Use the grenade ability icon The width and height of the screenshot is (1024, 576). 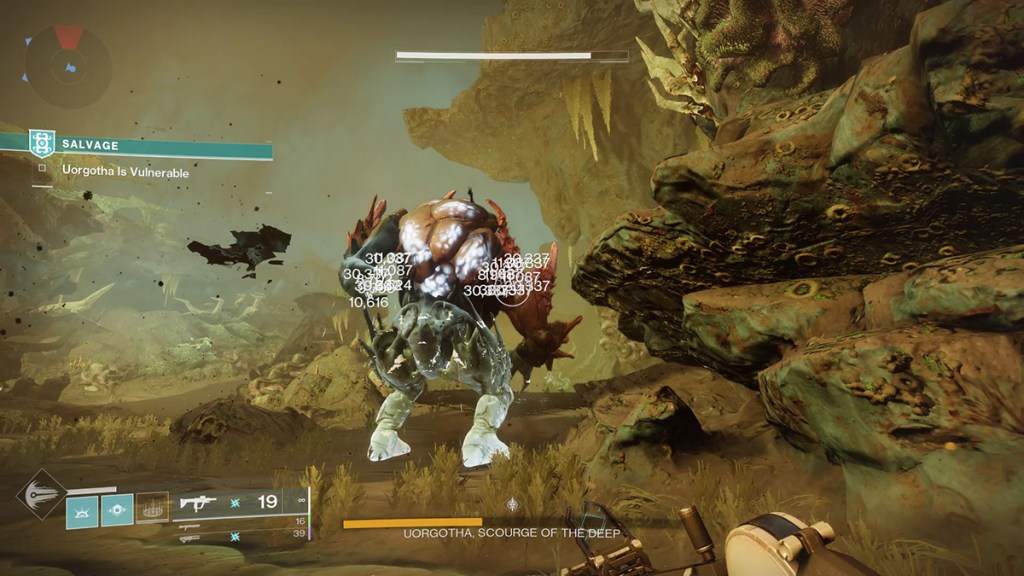pyautogui.click(x=82, y=510)
